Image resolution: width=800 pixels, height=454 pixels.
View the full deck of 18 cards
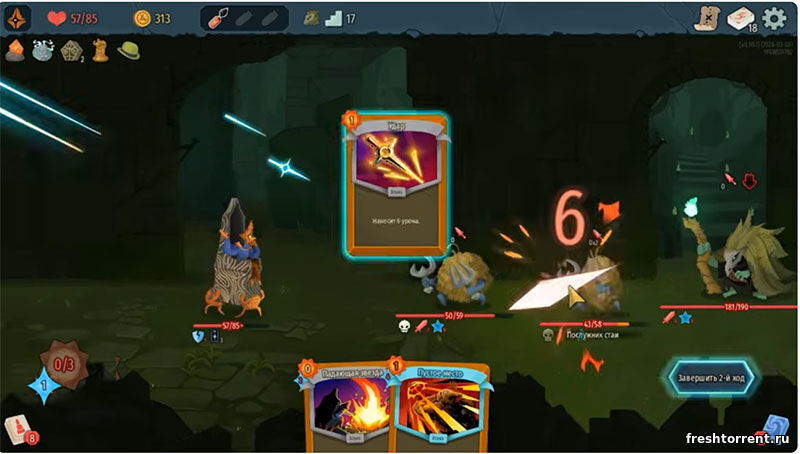[741, 18]
